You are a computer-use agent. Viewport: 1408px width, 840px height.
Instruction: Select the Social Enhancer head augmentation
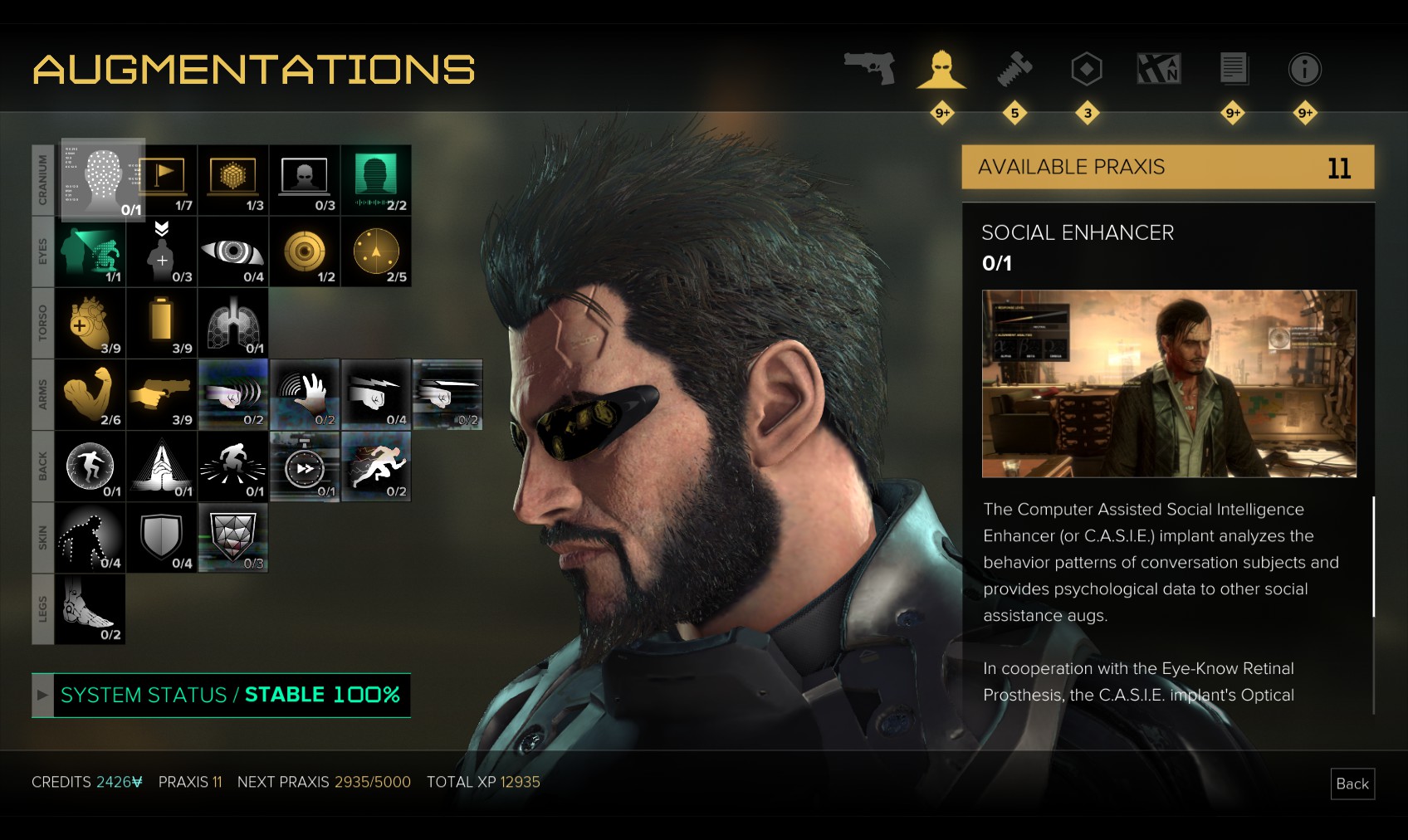click(103, 179)
